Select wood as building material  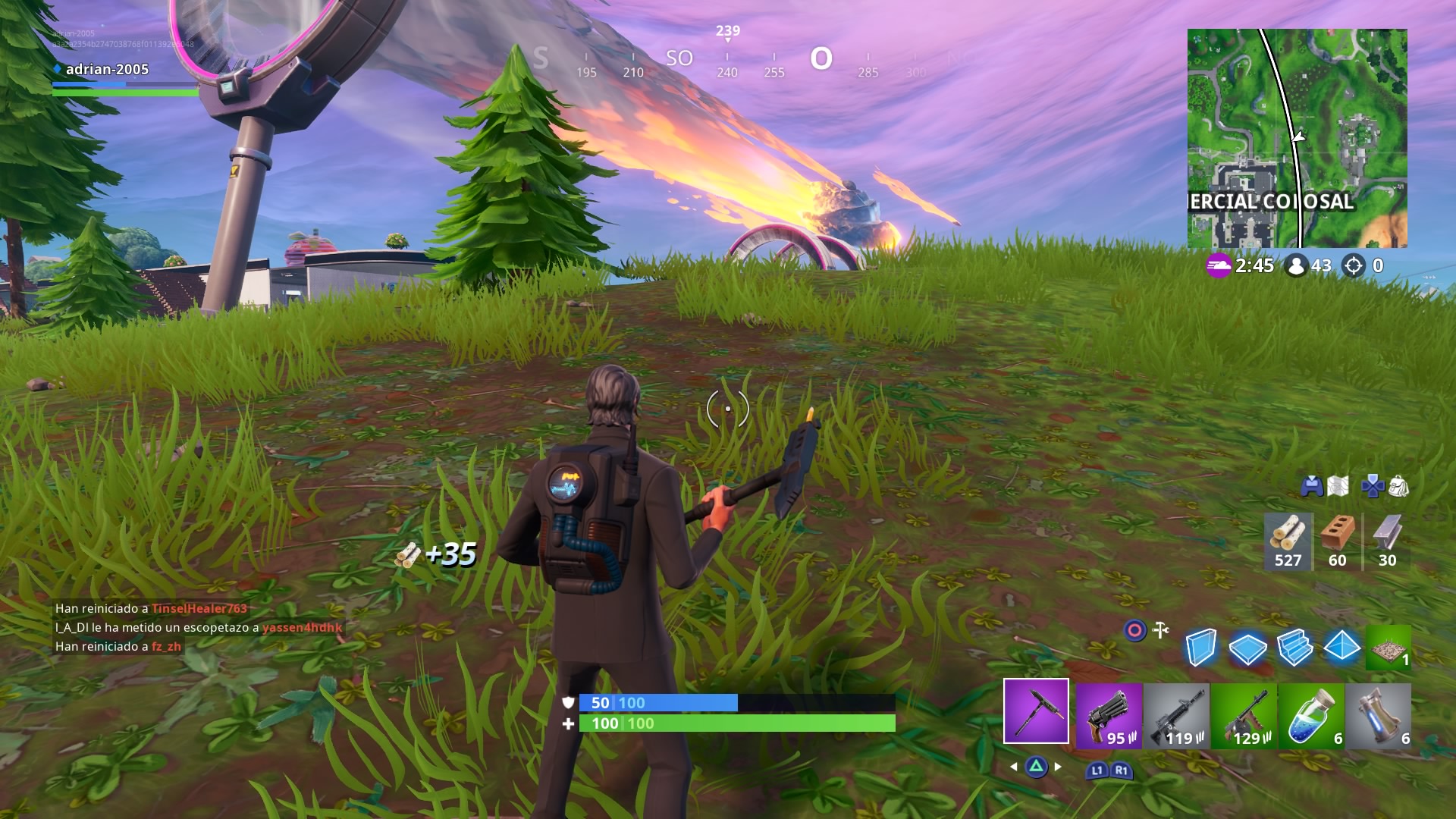tap(1288, 541)
